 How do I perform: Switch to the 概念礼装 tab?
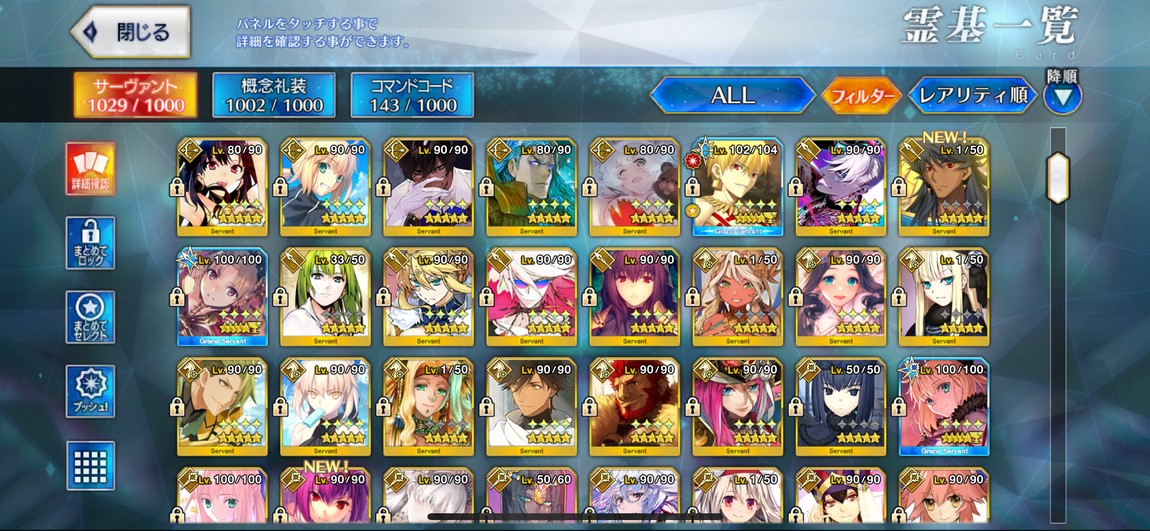point(273,95)
